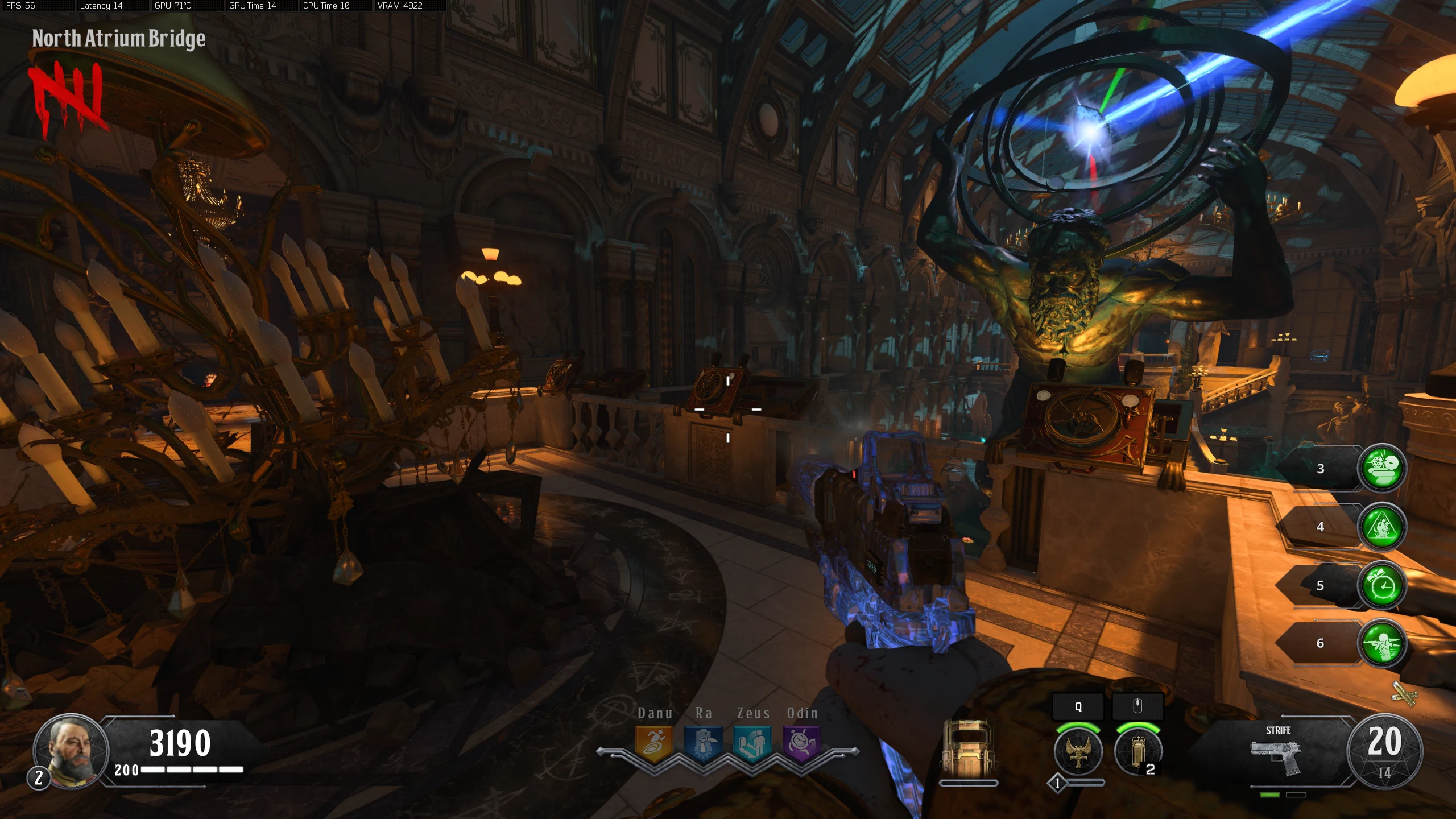Click the Strife pistol weapon icon
1456x819 pixels.
1276,756
